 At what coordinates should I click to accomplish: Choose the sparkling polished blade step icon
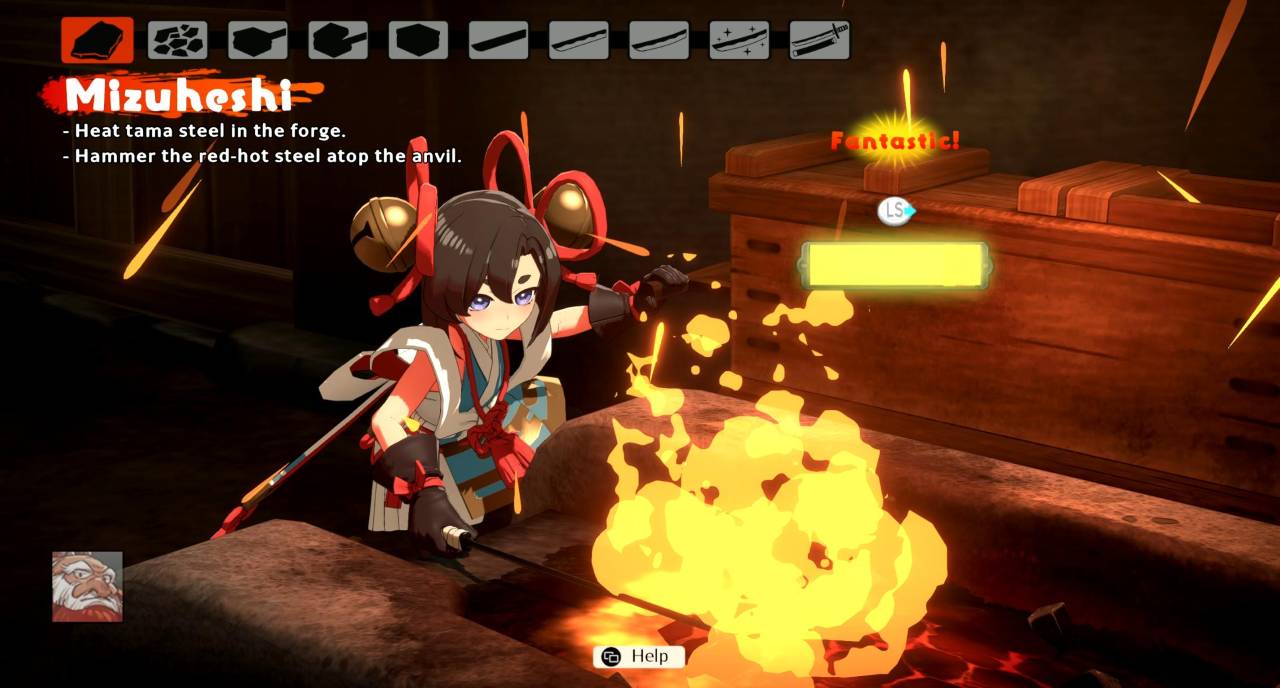(739, 40)
